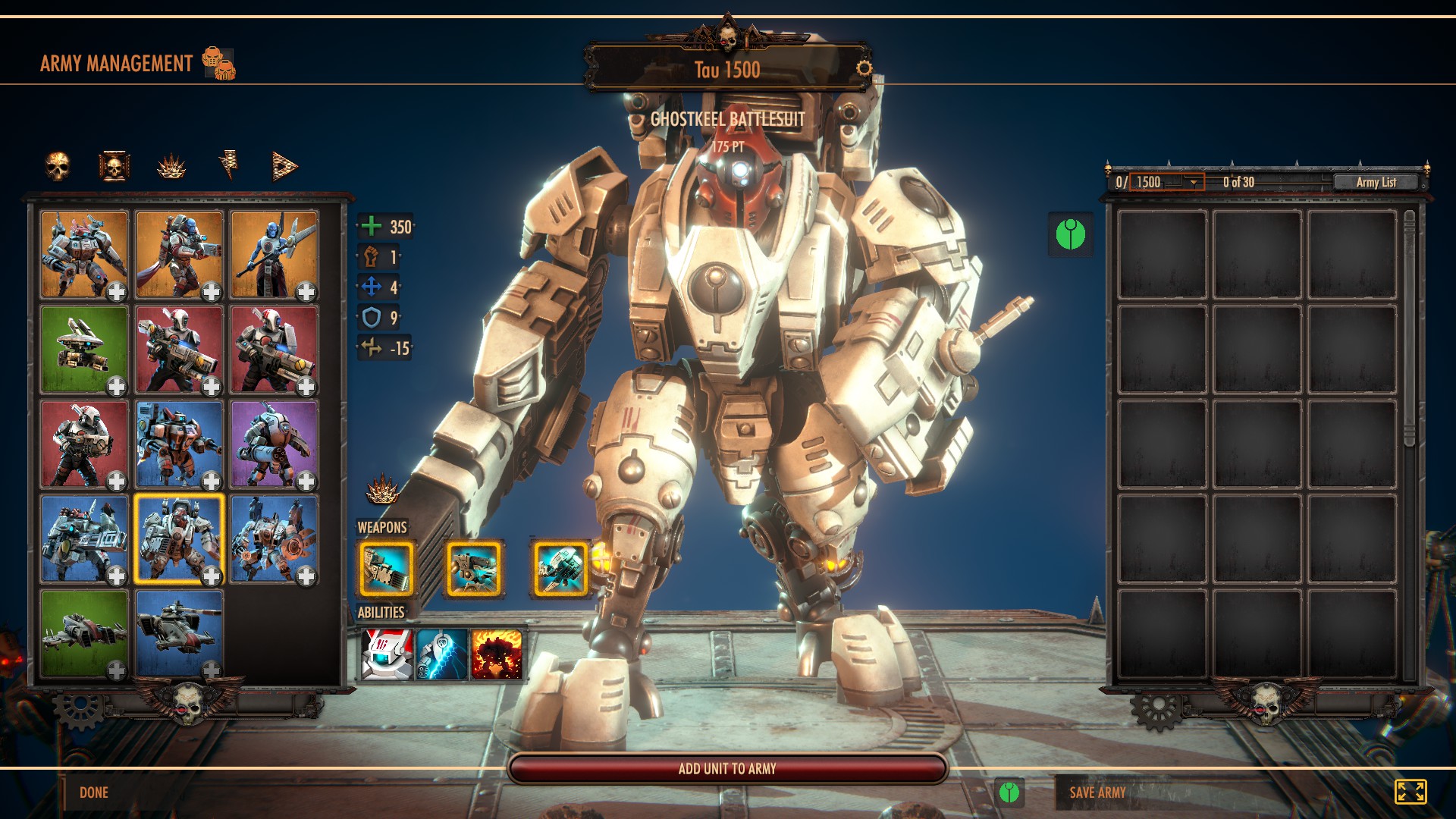1456x819 pixels.
Task: Add the Ghostkeel Battlesuit to the army
Action: (x=727, y=768)
